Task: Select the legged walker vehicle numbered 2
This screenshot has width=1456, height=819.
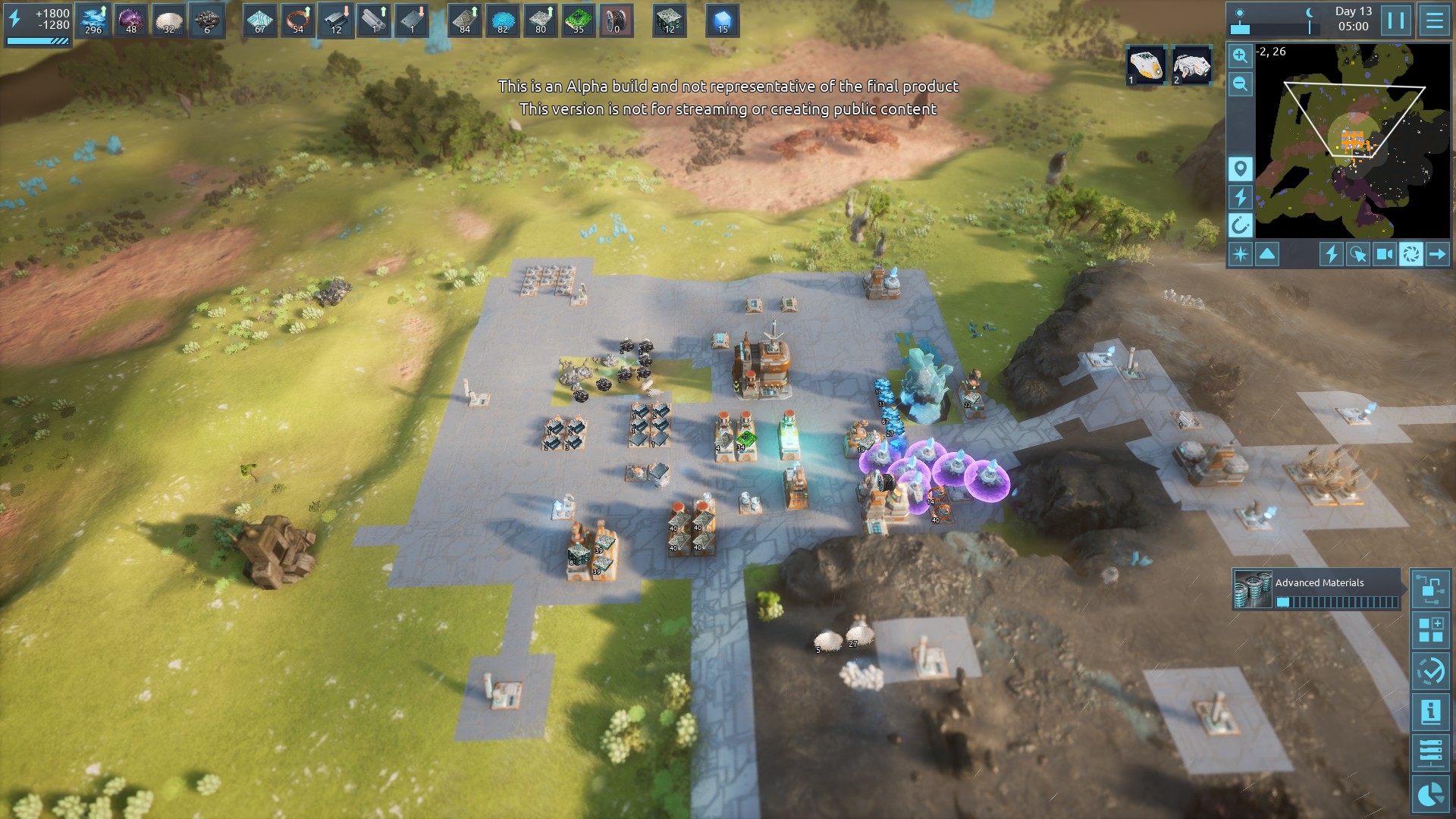Action: click(x=1191, y=65)
